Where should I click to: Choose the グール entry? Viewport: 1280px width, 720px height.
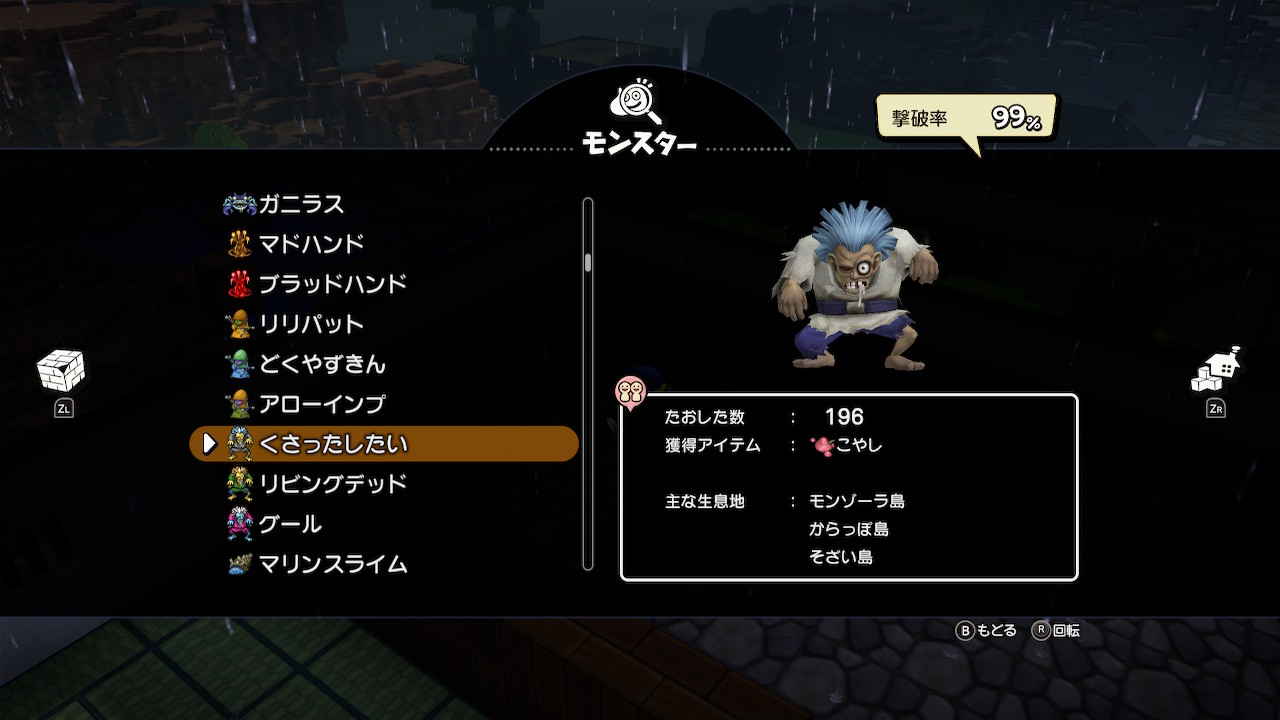tap(290, 524)
